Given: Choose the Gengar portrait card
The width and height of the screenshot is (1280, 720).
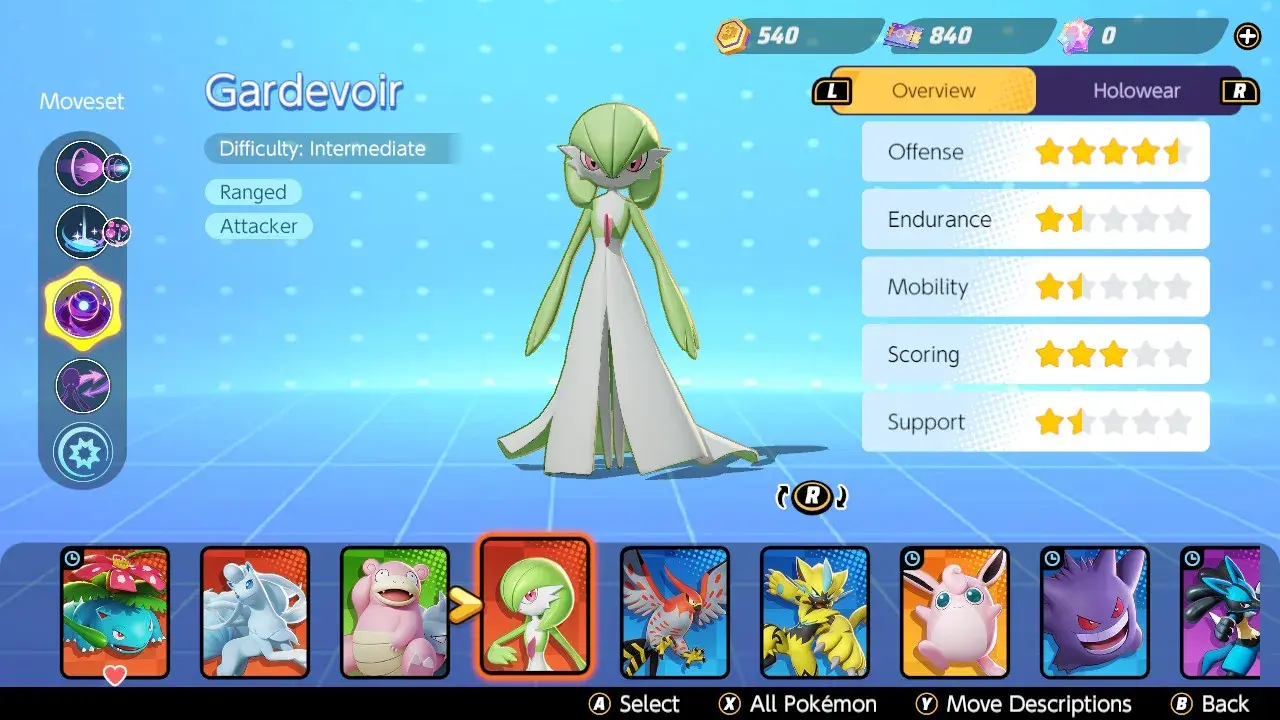Looking at the screenshot, I should [x=1095, y=612].
